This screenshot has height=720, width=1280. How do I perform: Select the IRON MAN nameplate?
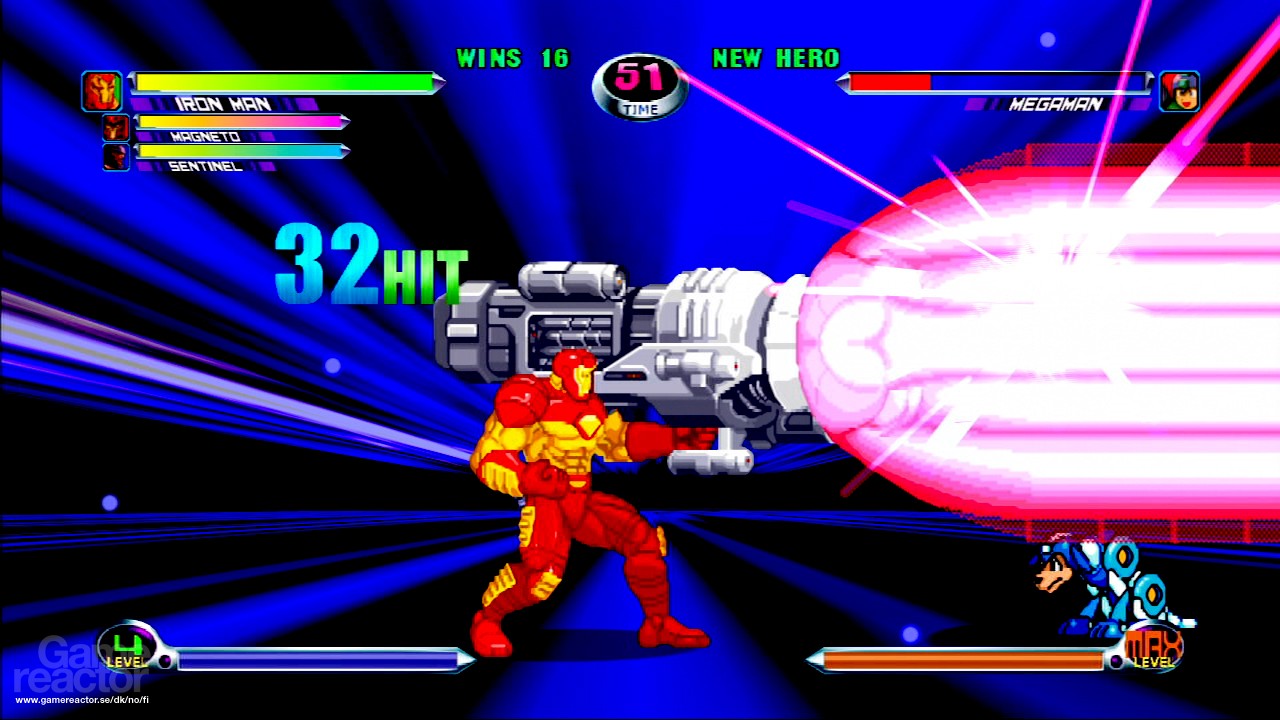click(222, 104)
